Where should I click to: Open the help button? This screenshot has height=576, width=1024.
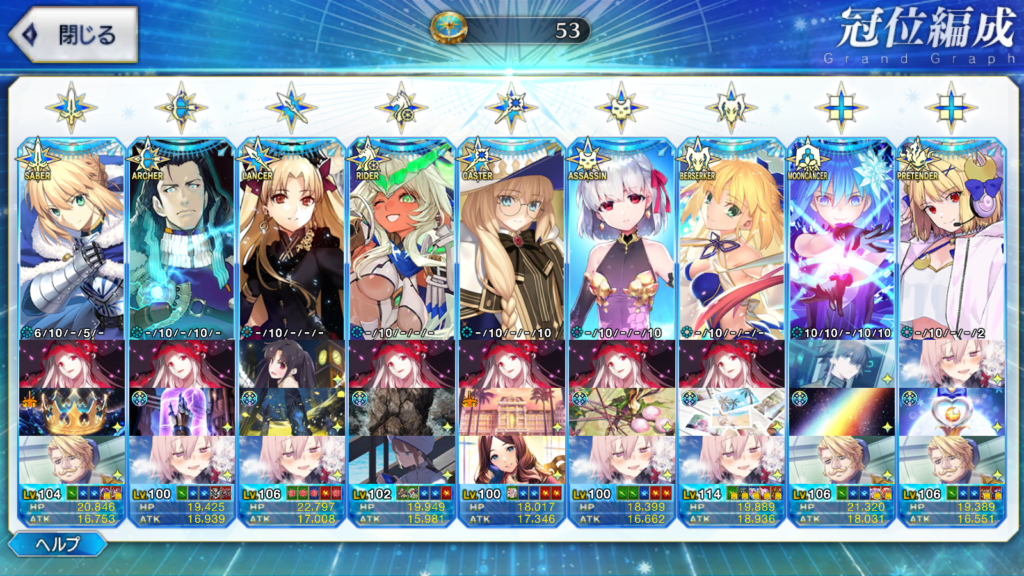click(58, 544)
